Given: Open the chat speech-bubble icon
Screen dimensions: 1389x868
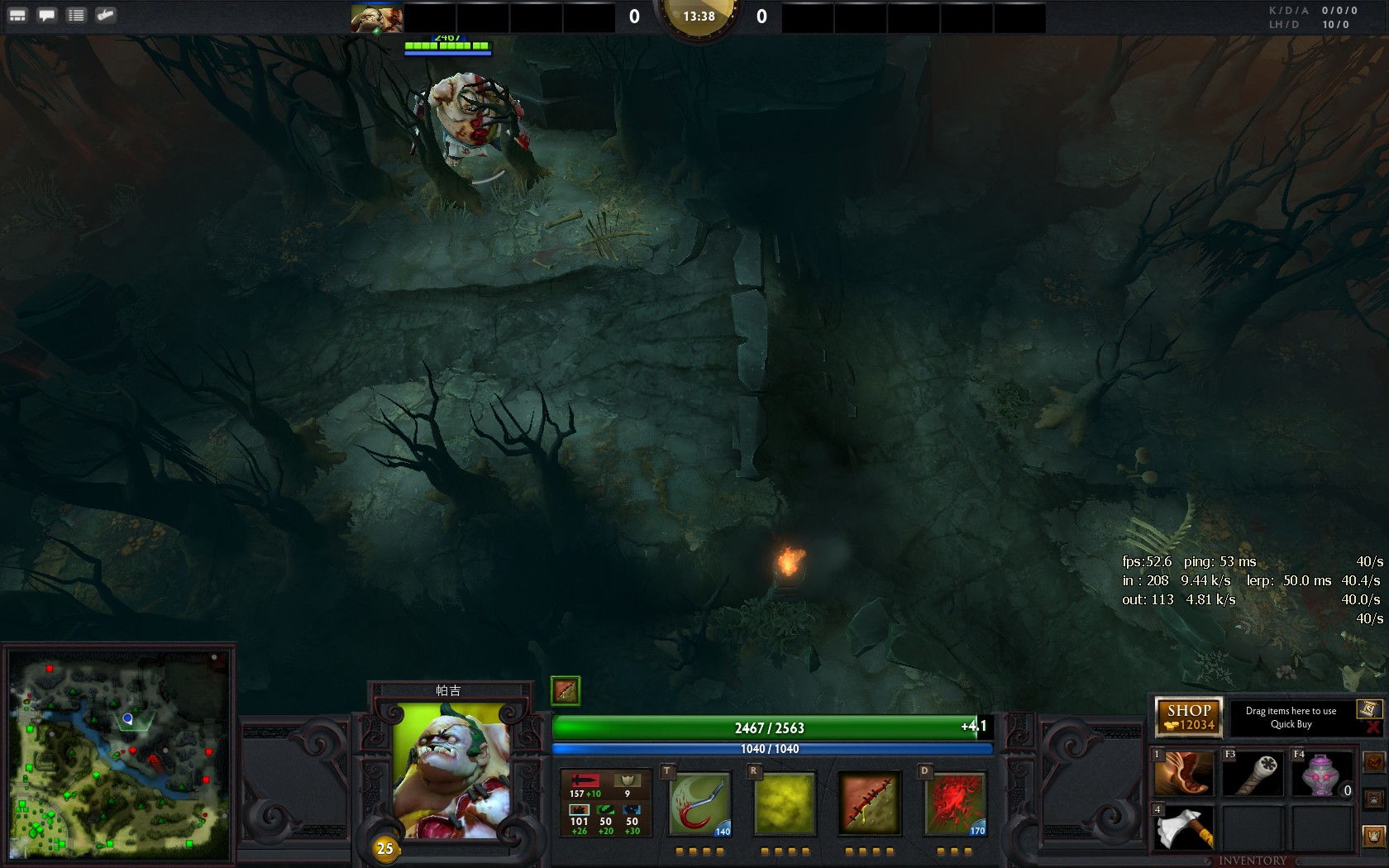Looking at the screenshot, I should click(47, 15).
